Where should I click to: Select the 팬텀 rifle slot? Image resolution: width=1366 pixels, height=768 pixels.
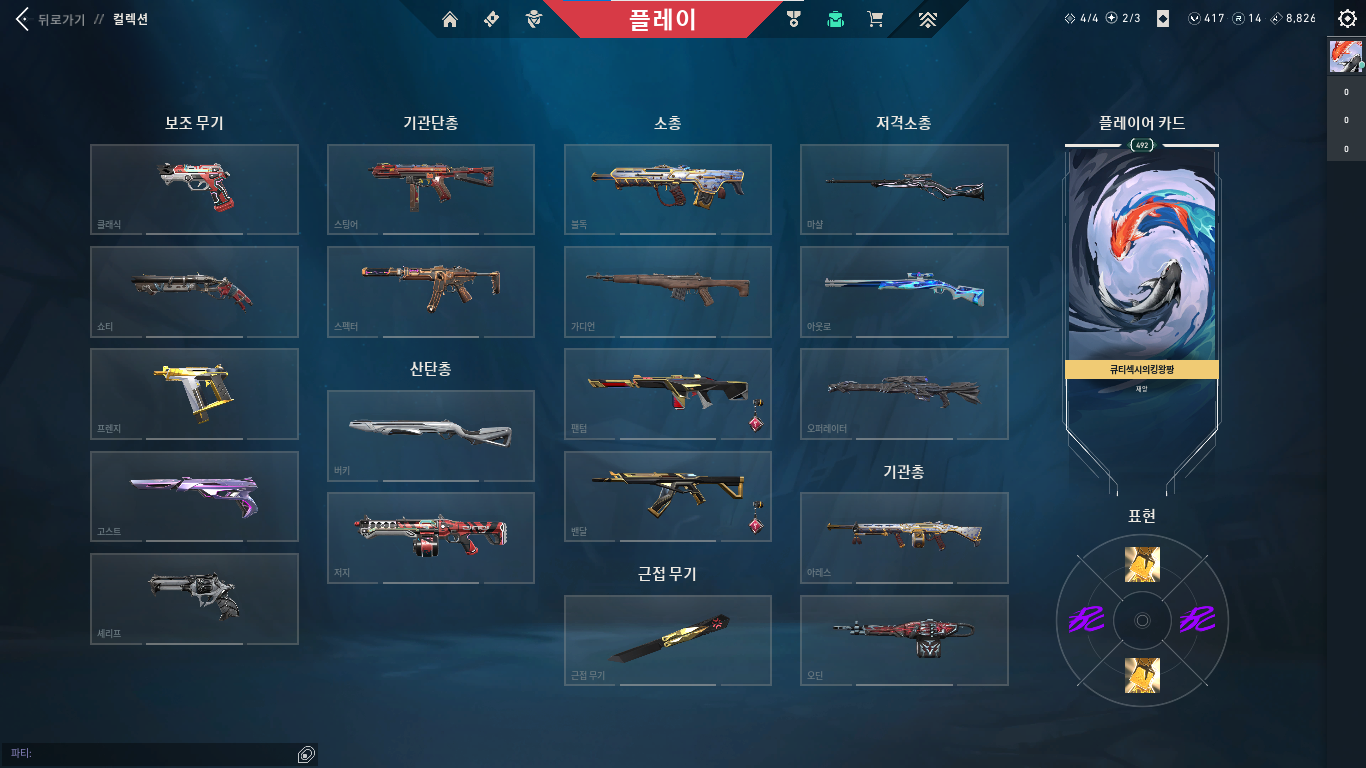click(x=667, y=393)
